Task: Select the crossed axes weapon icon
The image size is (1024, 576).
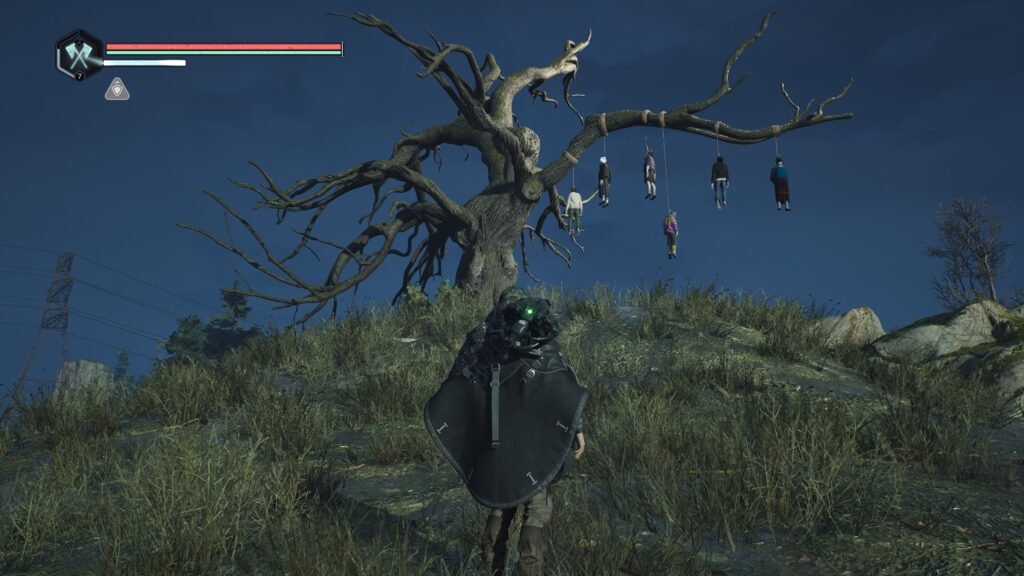Action: [79, 54]
